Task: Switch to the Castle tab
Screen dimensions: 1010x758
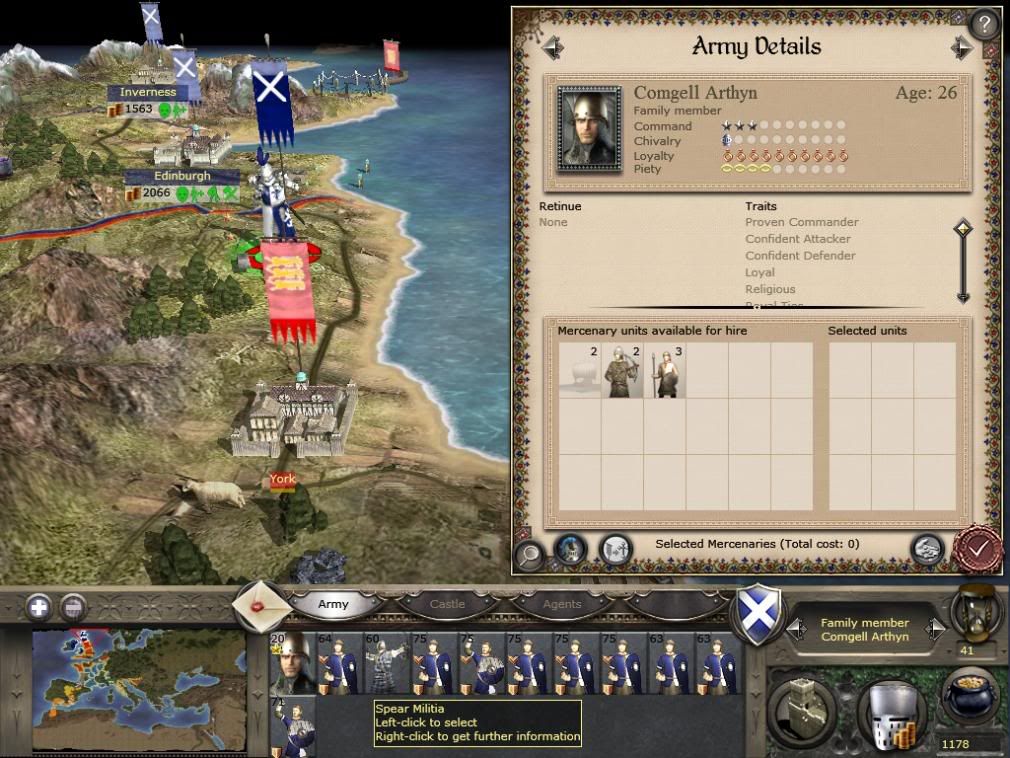Action: coord(447,604)
